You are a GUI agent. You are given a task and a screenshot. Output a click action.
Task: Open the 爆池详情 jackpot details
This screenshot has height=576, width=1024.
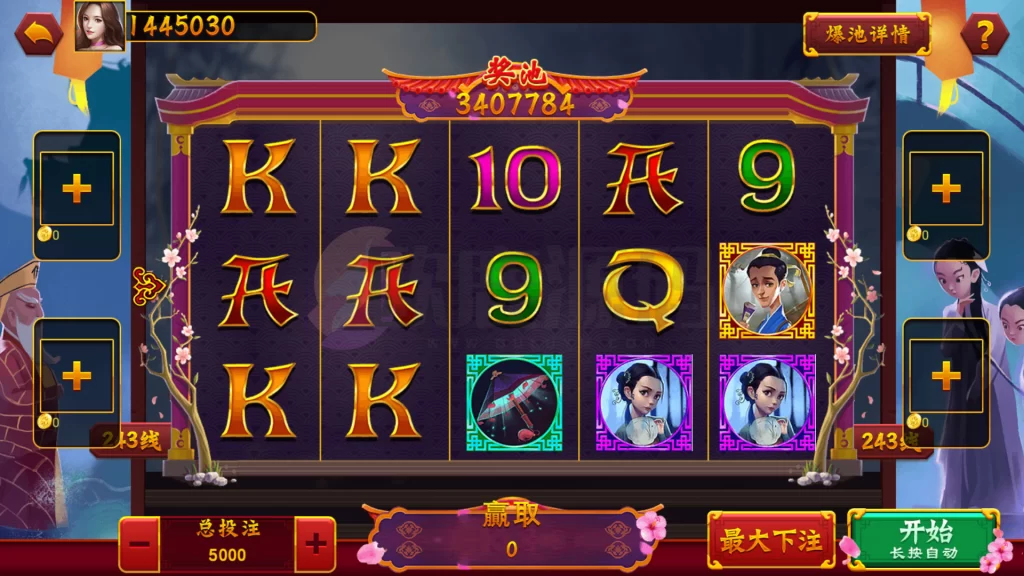click(x=866, y=34)
